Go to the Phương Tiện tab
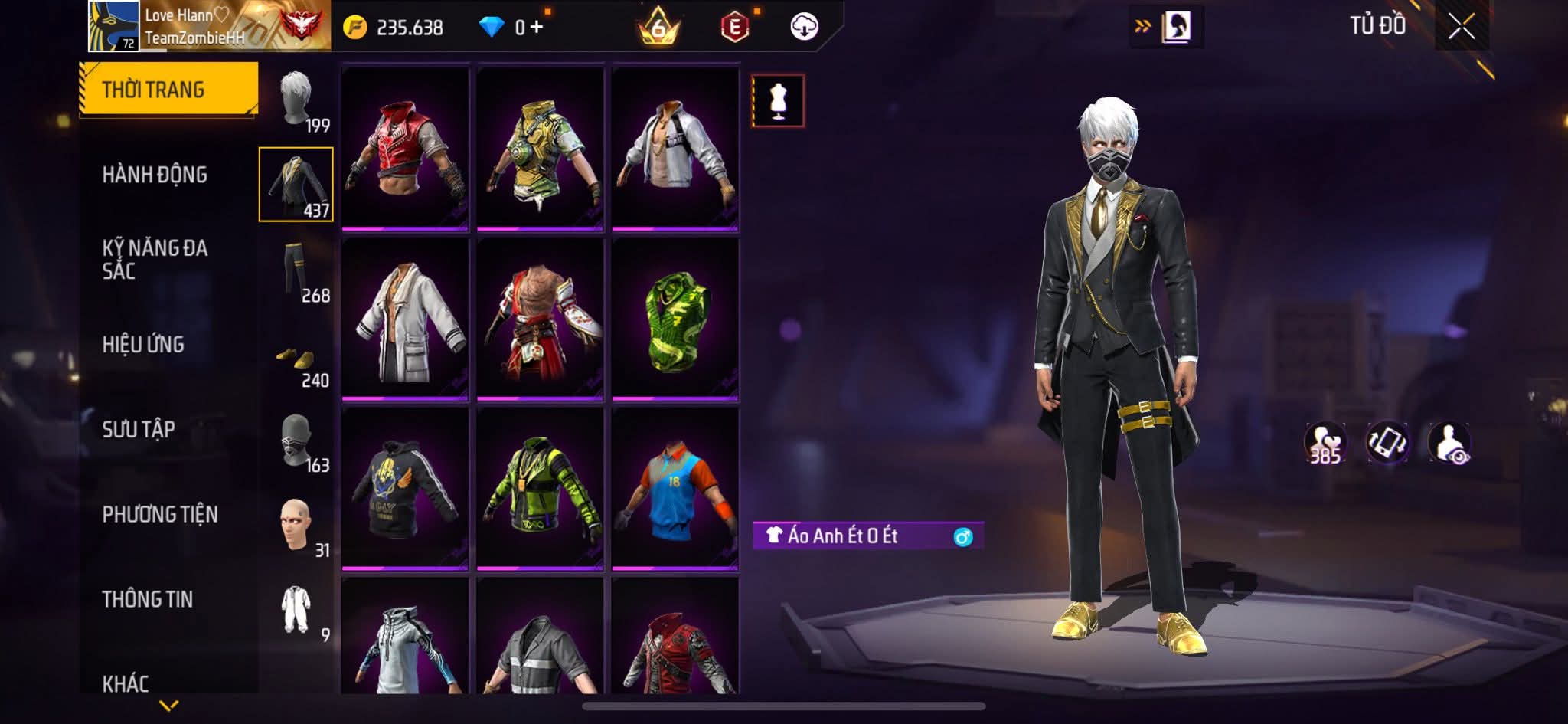 [x=160, y=514]
